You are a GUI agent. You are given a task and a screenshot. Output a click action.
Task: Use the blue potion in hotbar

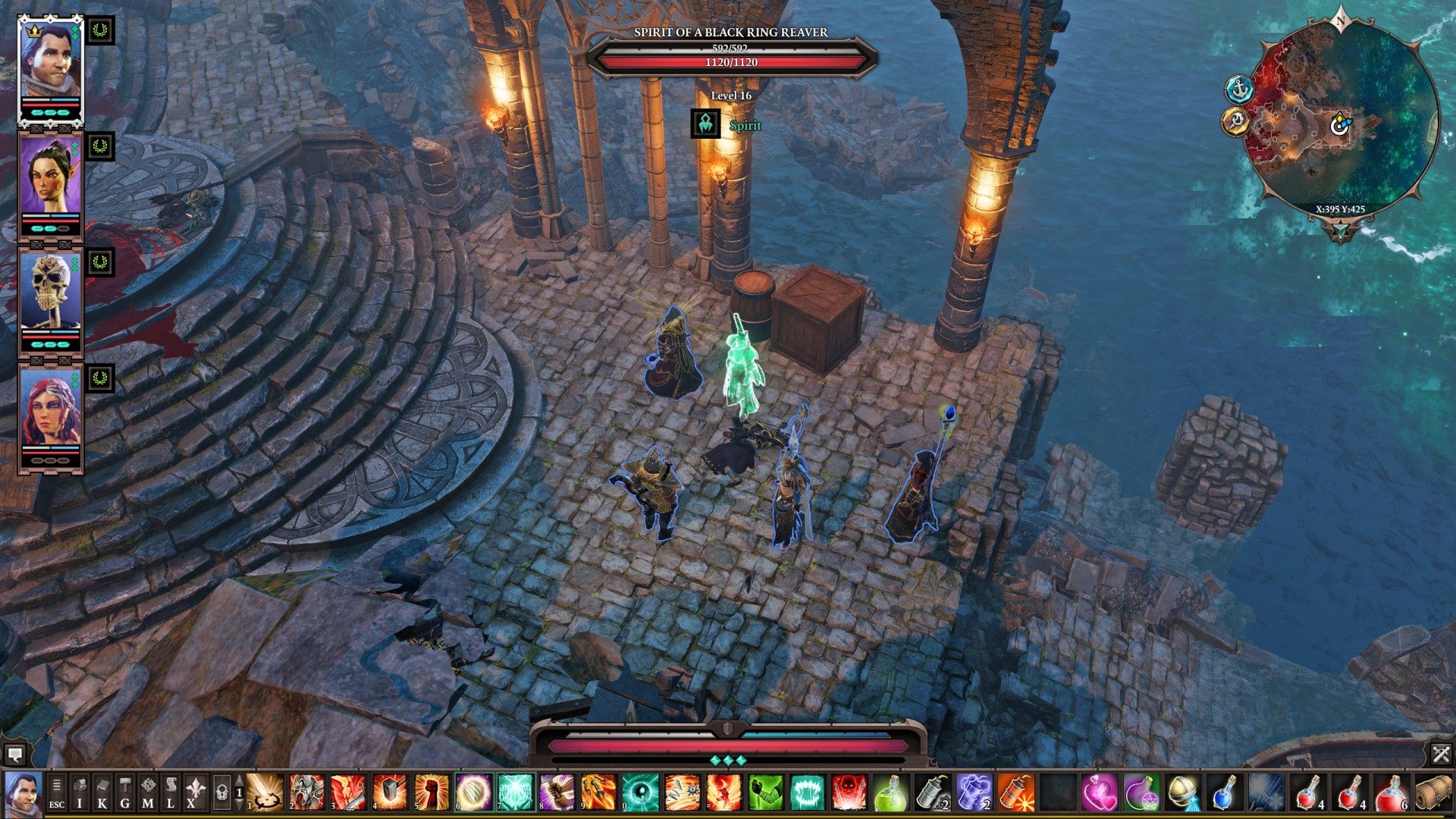(x=1222, y=792)
